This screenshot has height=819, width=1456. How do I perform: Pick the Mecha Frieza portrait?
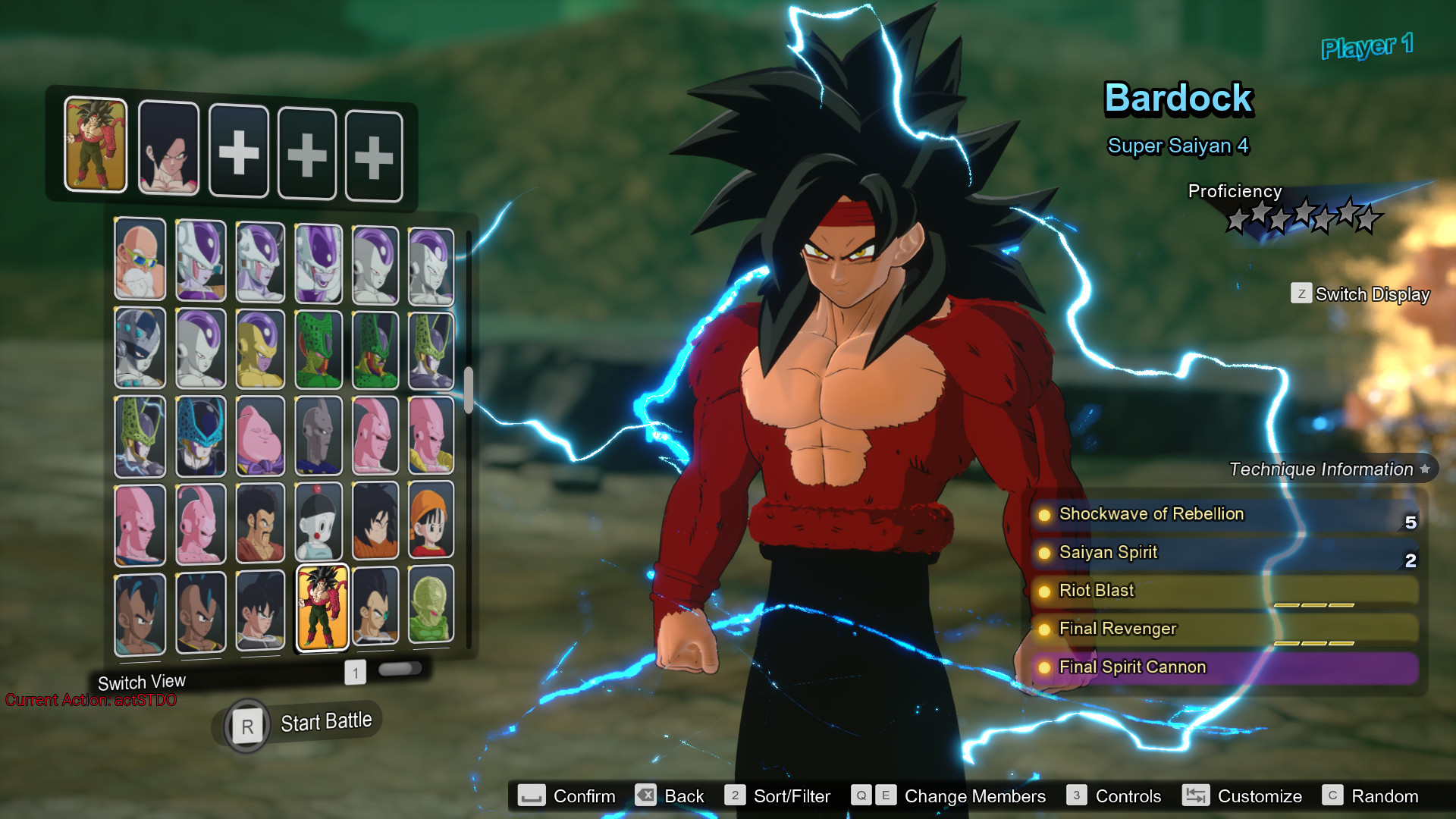pos(140,348)
